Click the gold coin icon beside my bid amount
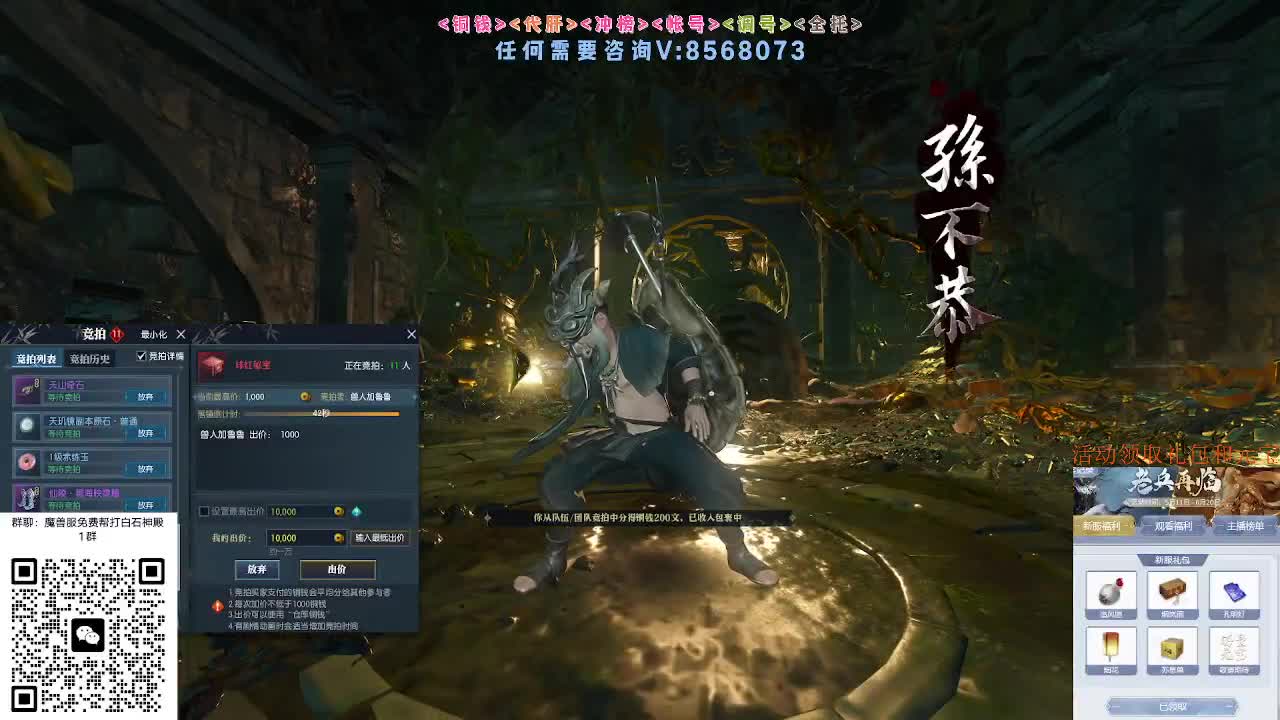 pos(338,538)
